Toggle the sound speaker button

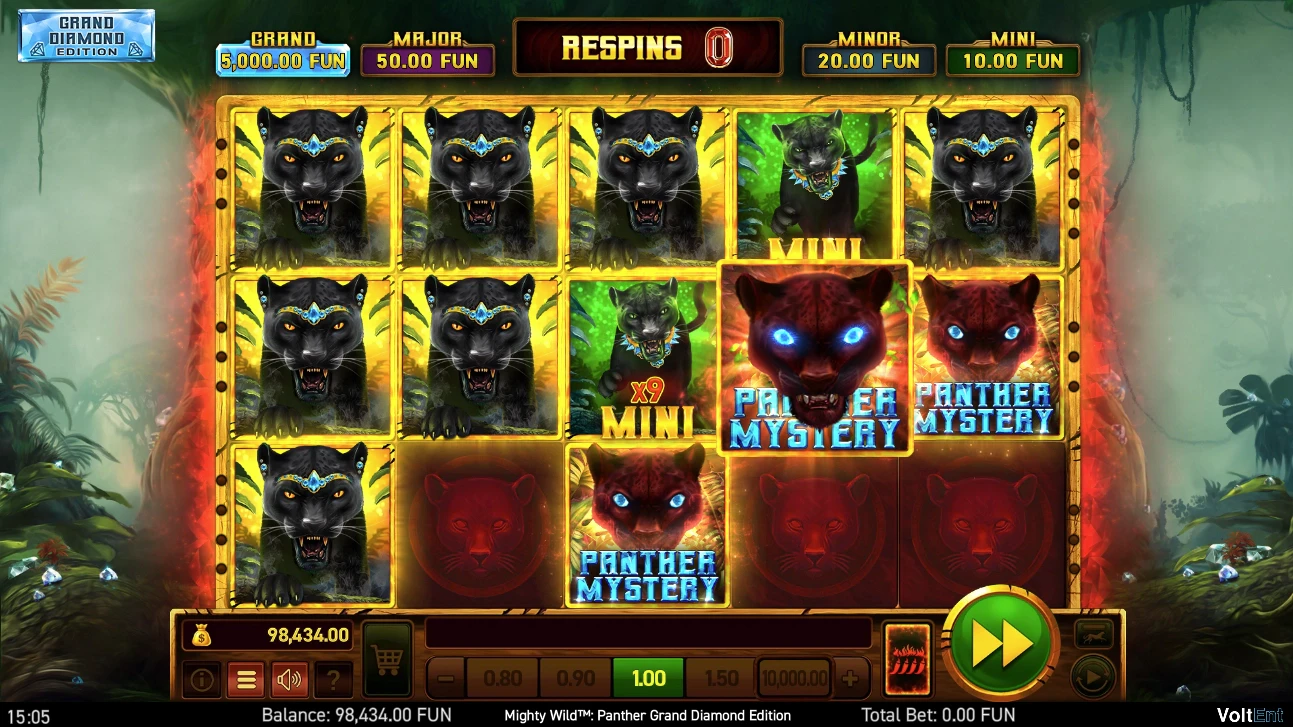click(x=289, y=680)
